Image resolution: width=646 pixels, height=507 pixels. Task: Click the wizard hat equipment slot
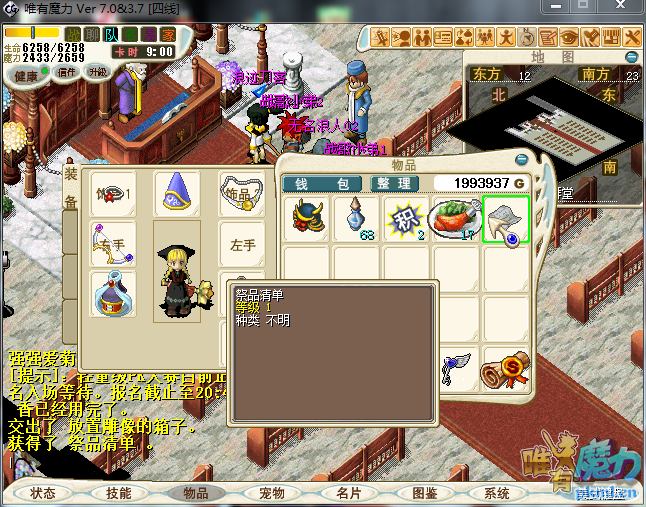click(176, 192)
